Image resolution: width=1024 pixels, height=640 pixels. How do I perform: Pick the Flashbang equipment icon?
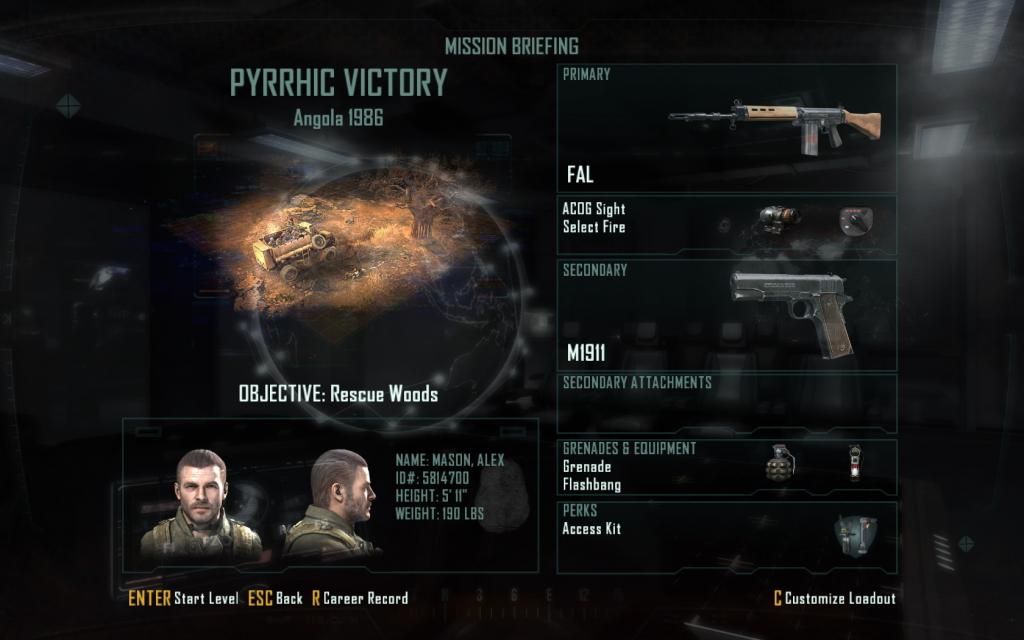(x=854, y=465)
